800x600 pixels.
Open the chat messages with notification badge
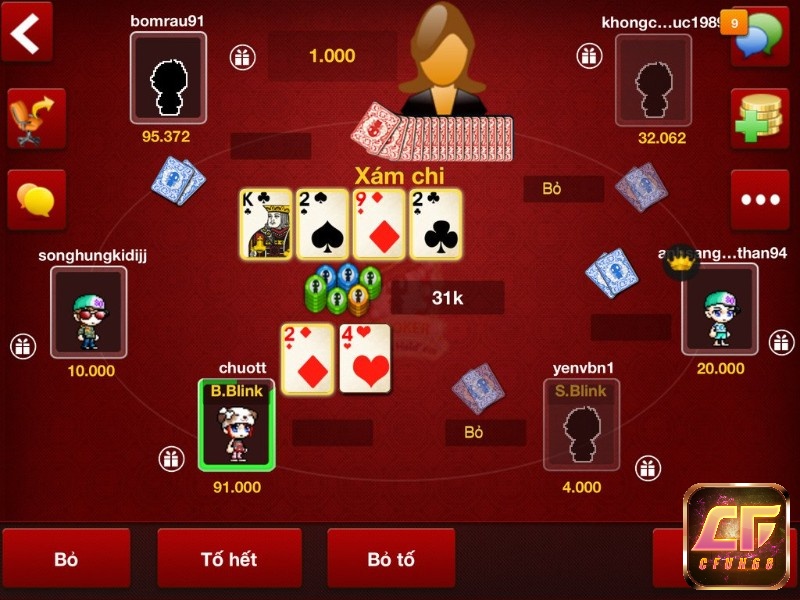point(759,36)
